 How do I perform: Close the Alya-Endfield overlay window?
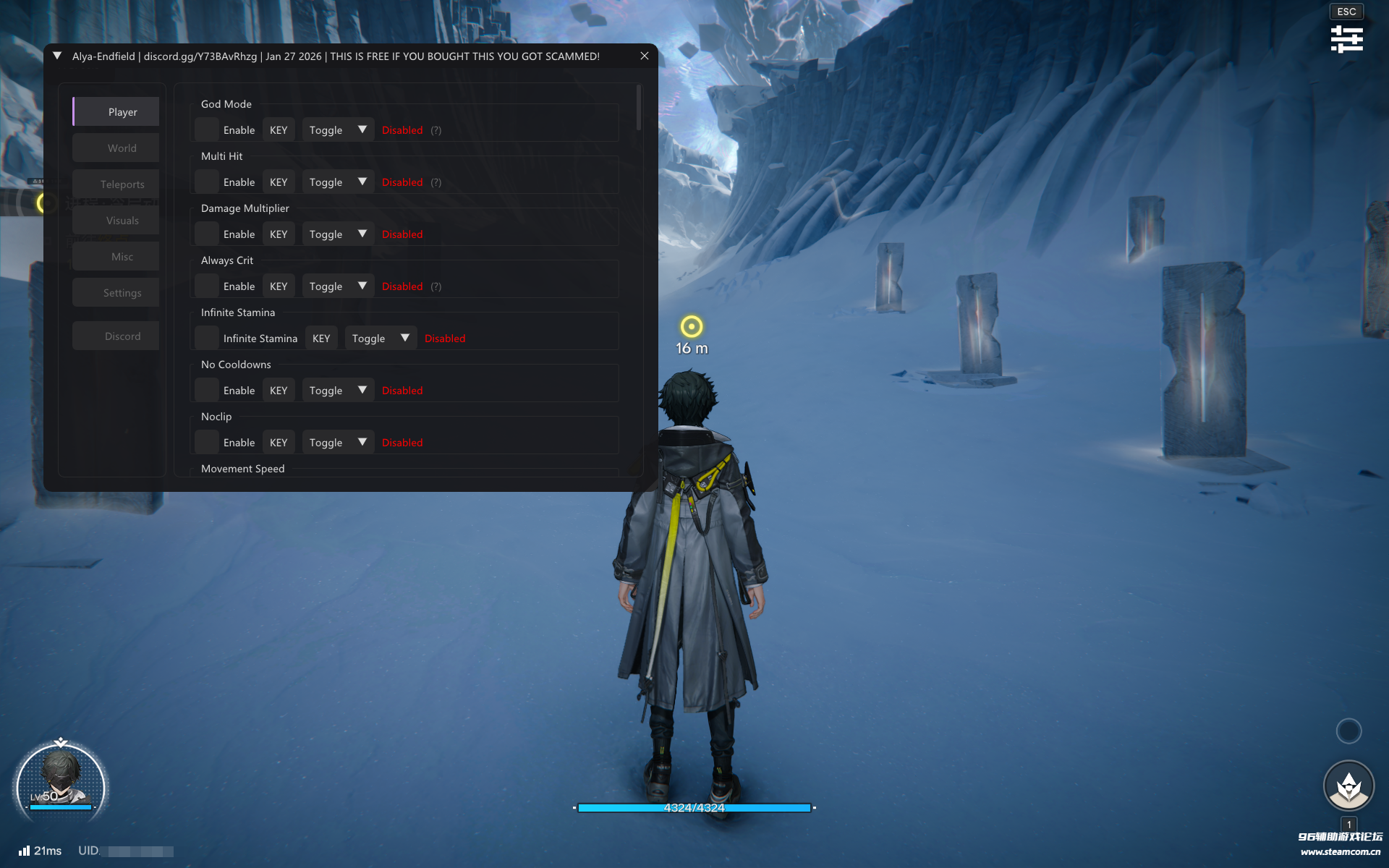pyautogui.click(x=645, y=56)
